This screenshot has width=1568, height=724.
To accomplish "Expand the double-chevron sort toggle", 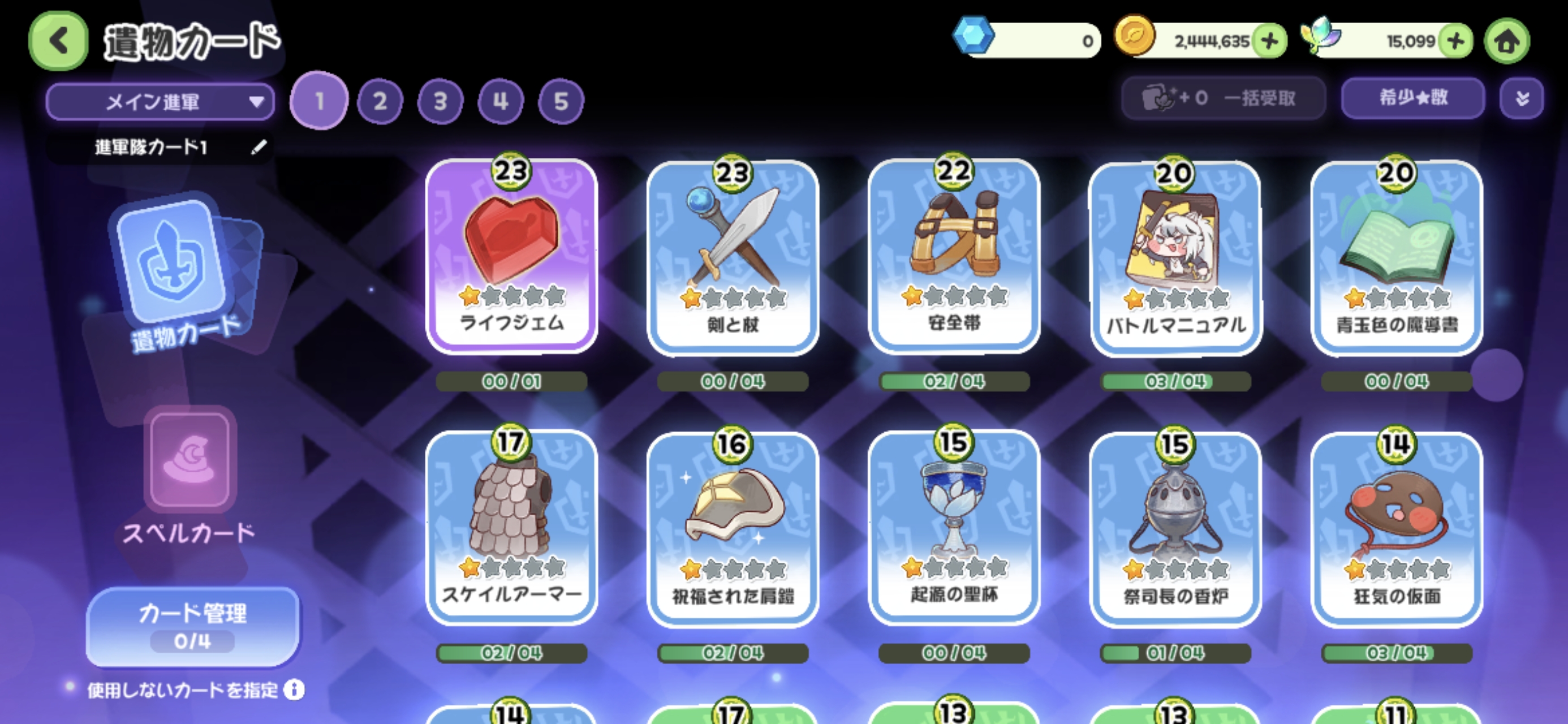I will pyautogui.click(x=1521, y=98).
